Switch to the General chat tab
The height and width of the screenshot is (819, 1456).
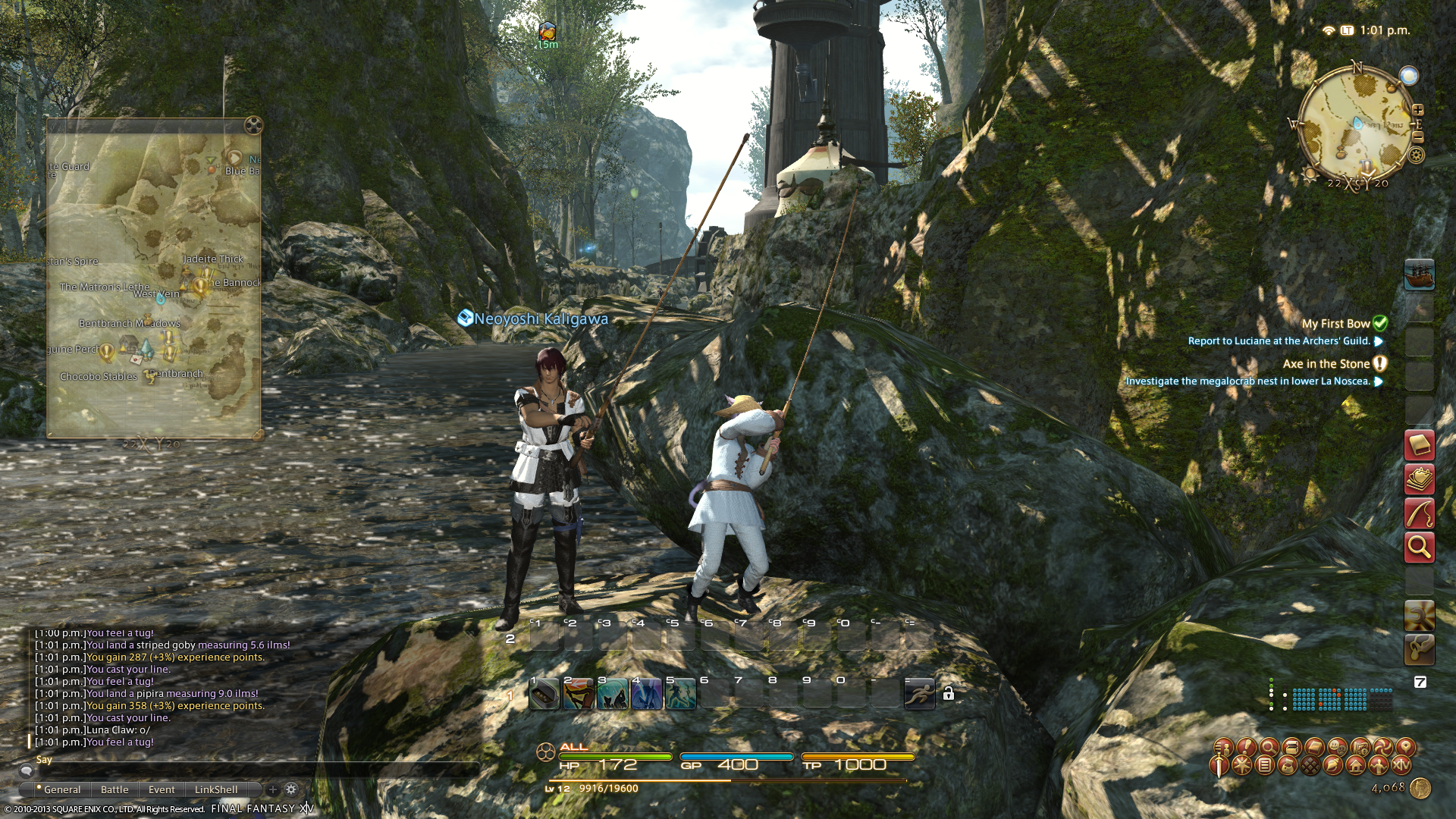[61, 789]
